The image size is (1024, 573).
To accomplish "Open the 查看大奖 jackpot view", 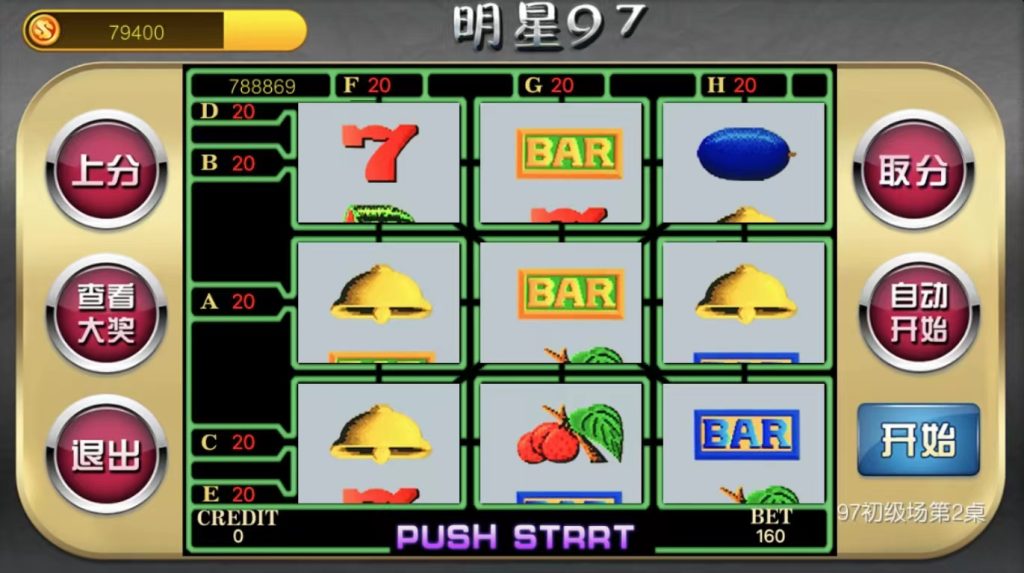I will click(x=106, y=313).
